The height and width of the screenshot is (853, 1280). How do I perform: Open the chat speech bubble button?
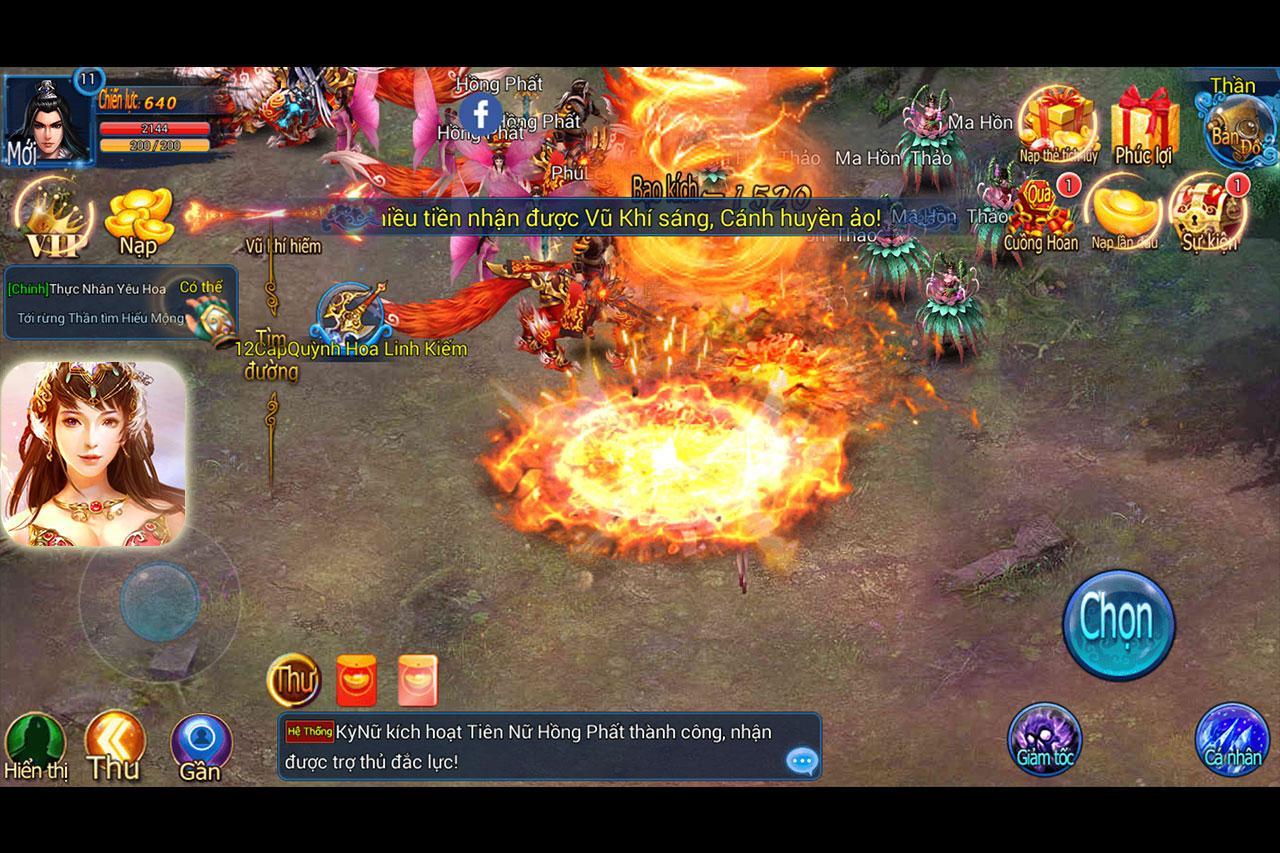[802, 762]
